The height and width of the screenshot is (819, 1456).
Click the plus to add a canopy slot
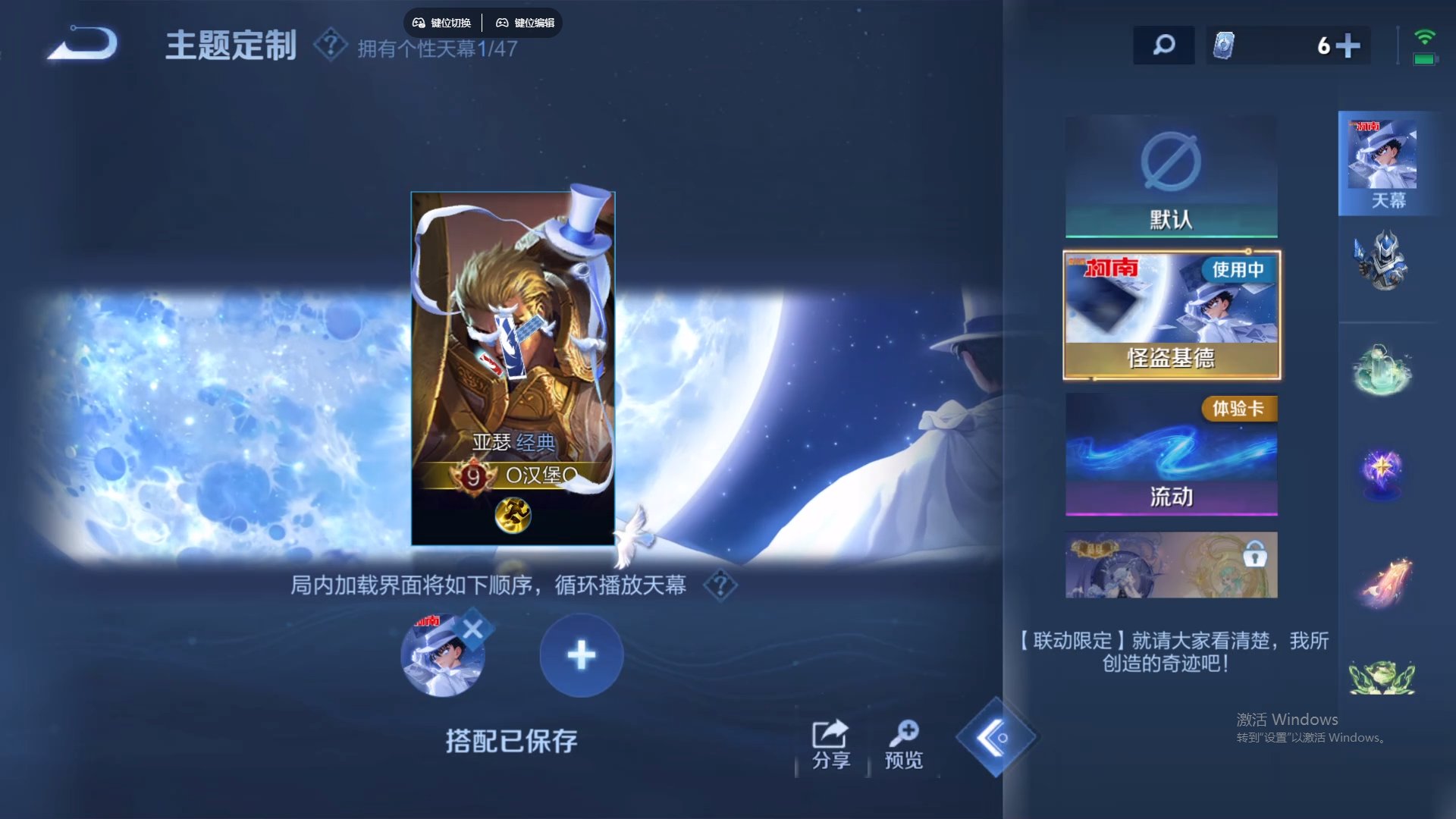[x=581, y=654]
